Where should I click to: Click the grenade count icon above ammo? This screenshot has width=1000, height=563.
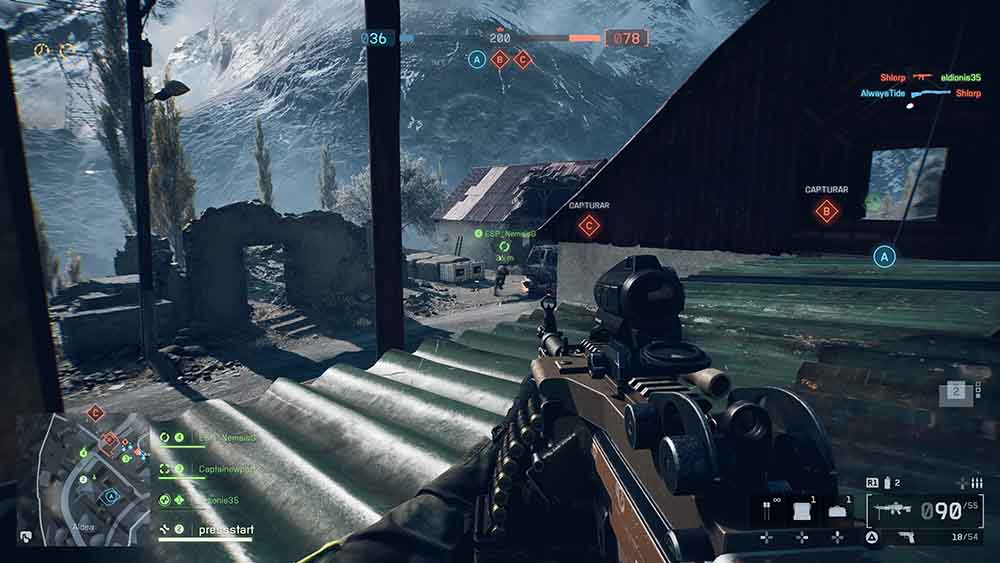coord(885,483)
